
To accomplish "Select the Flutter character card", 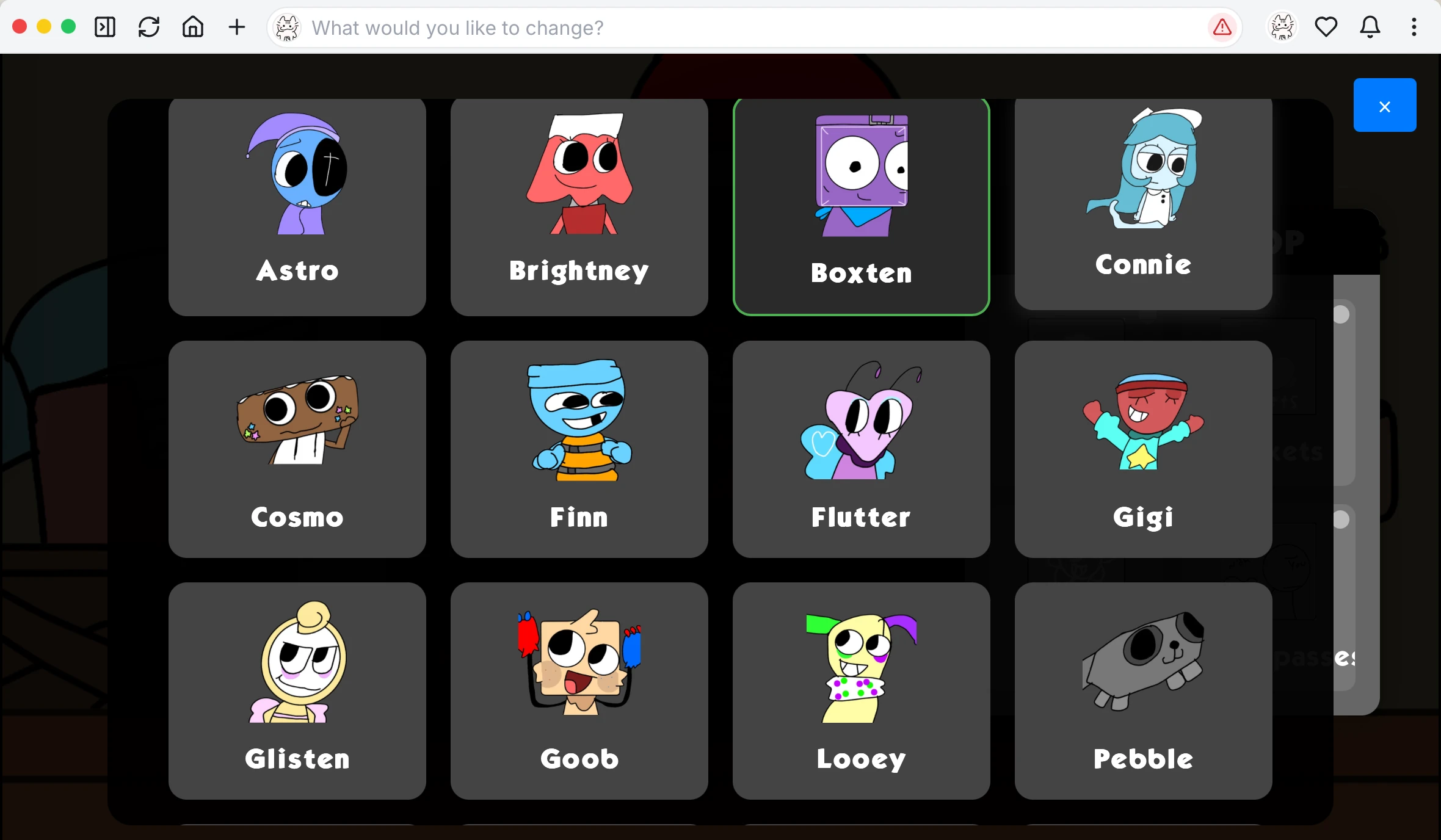I will (x=861, y=449).
